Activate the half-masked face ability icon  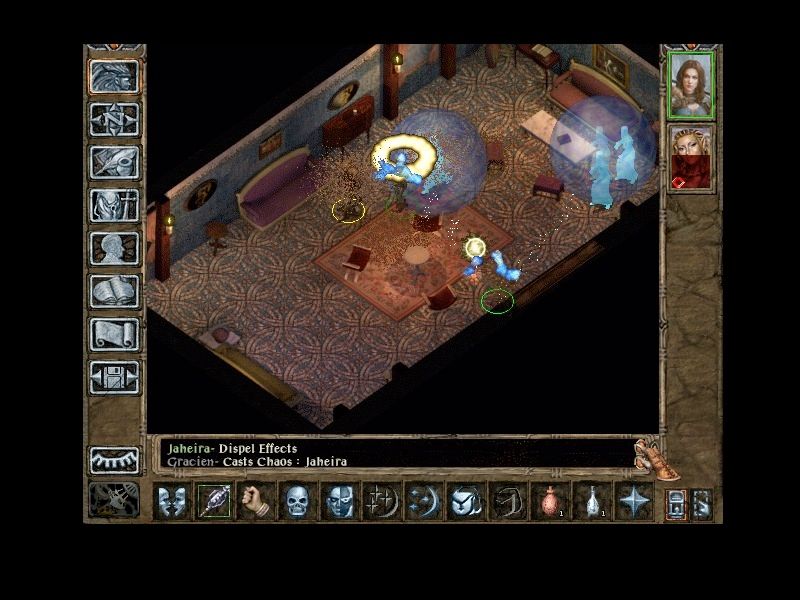pyautogui.click(x=339, y=501)
